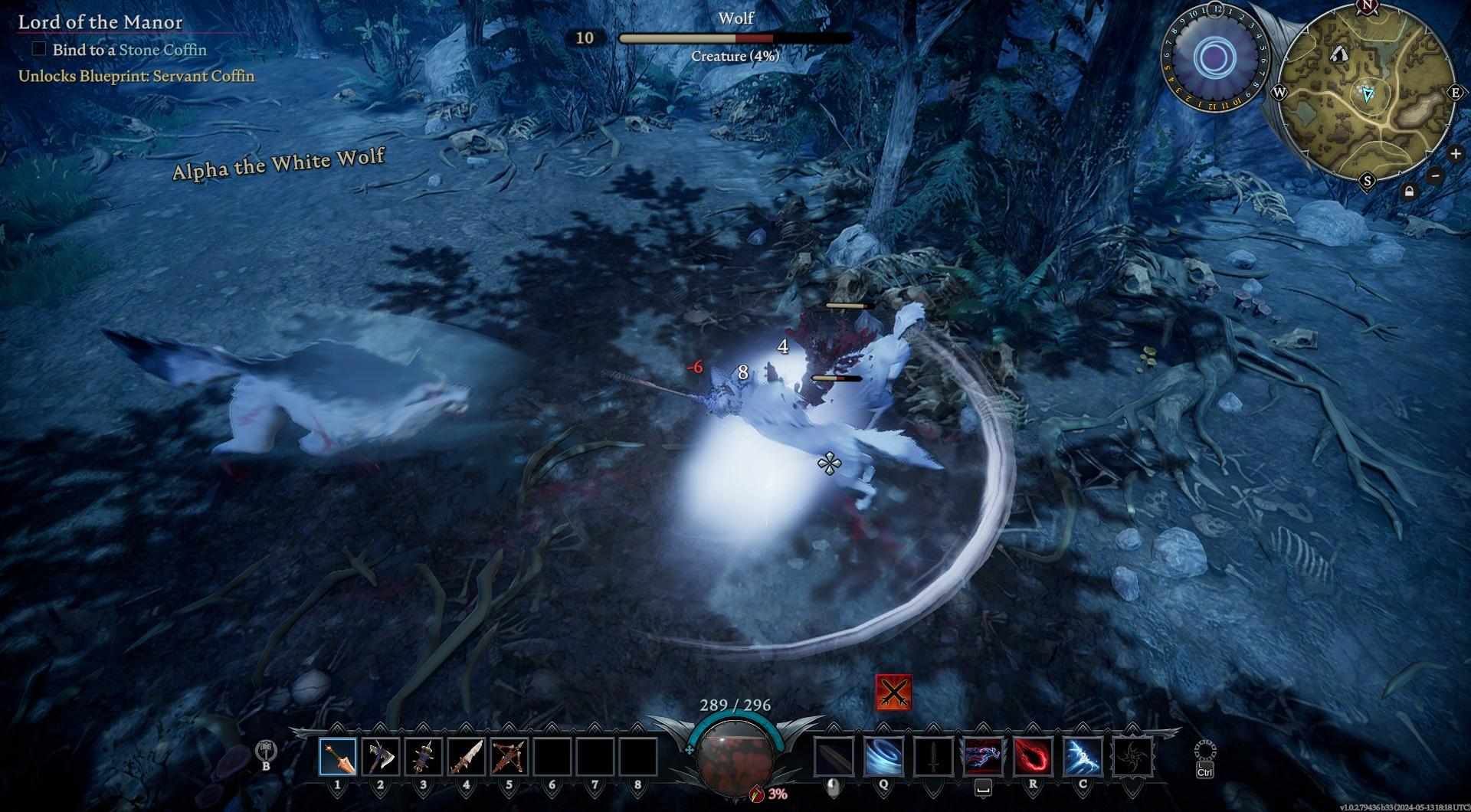Tick the Bind to a Stone Coffin objective
Image resolution: width=1471 pixels, height=812 pixels.
(x=39, y=49)
